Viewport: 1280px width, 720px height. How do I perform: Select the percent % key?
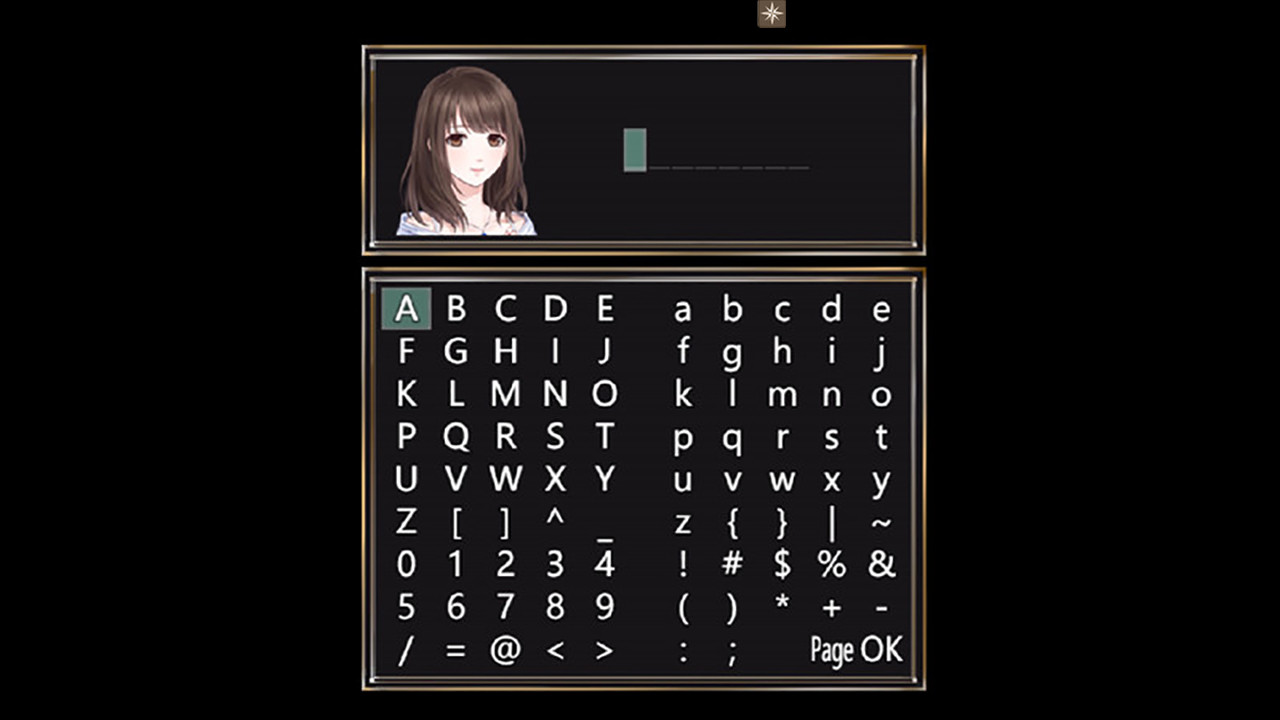(x=831, y=565)
